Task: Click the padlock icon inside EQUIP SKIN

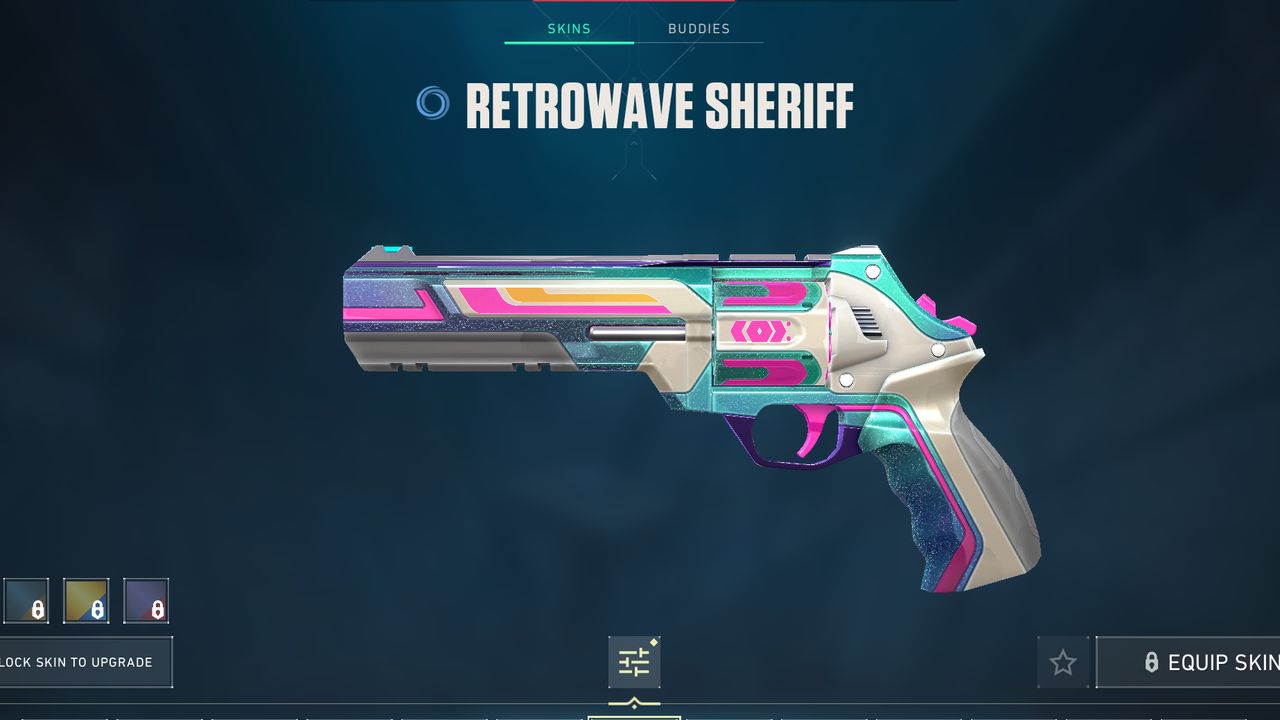Action: click(1150, 662)
